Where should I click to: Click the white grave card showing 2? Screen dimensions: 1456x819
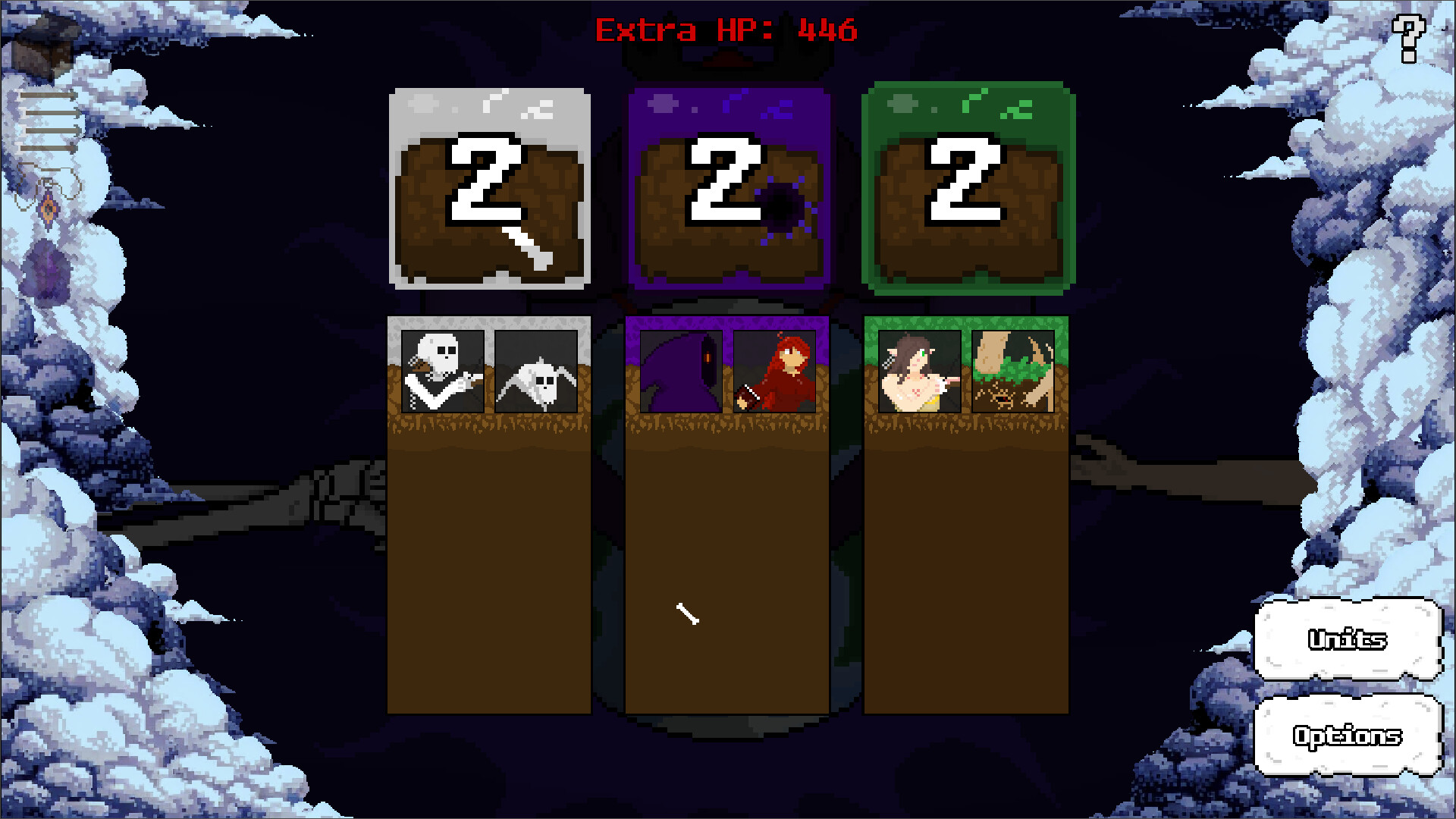(489, 186)
